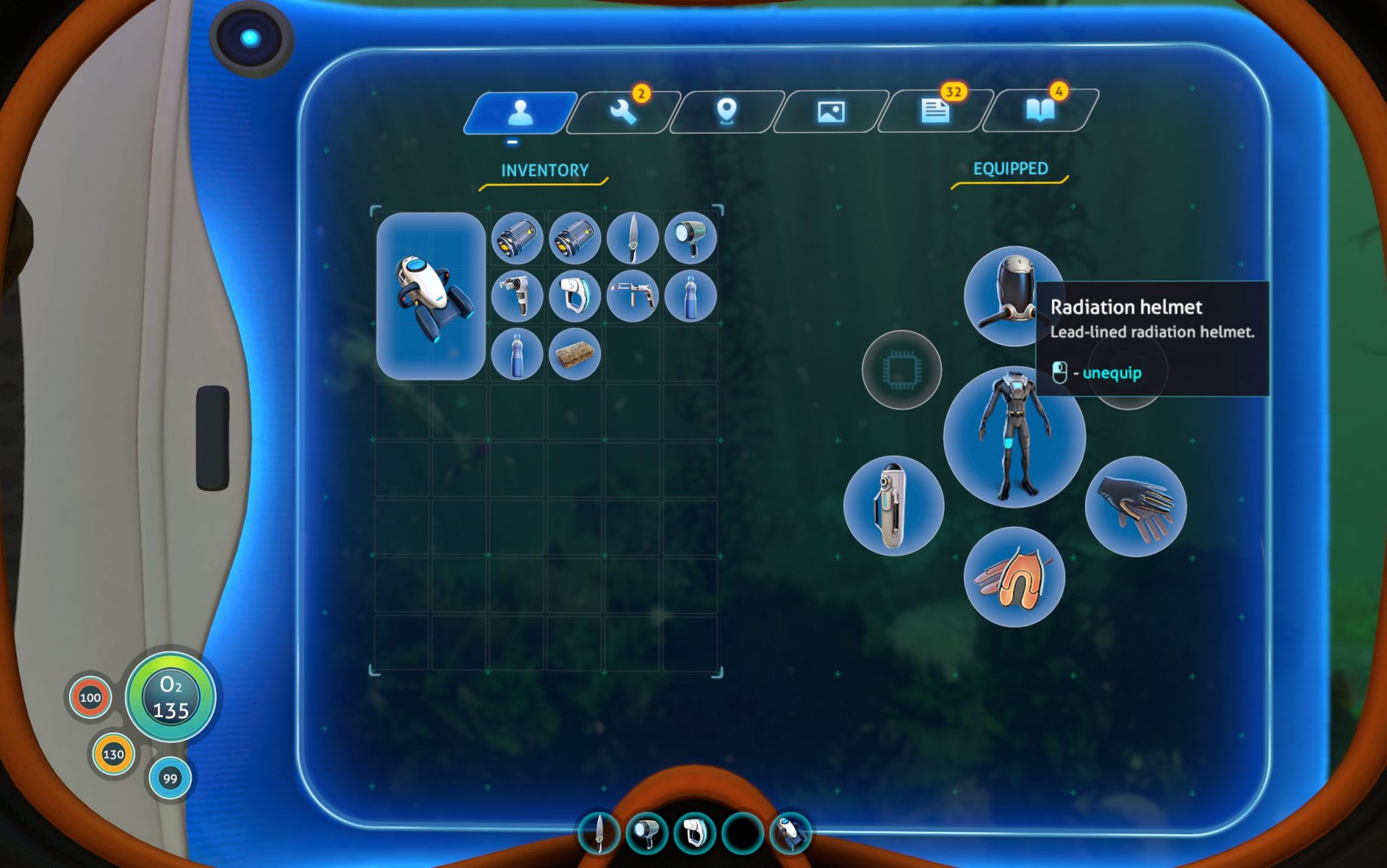
Task: Unequip the reinforced gloves
Action: [x=1136, y=506]
